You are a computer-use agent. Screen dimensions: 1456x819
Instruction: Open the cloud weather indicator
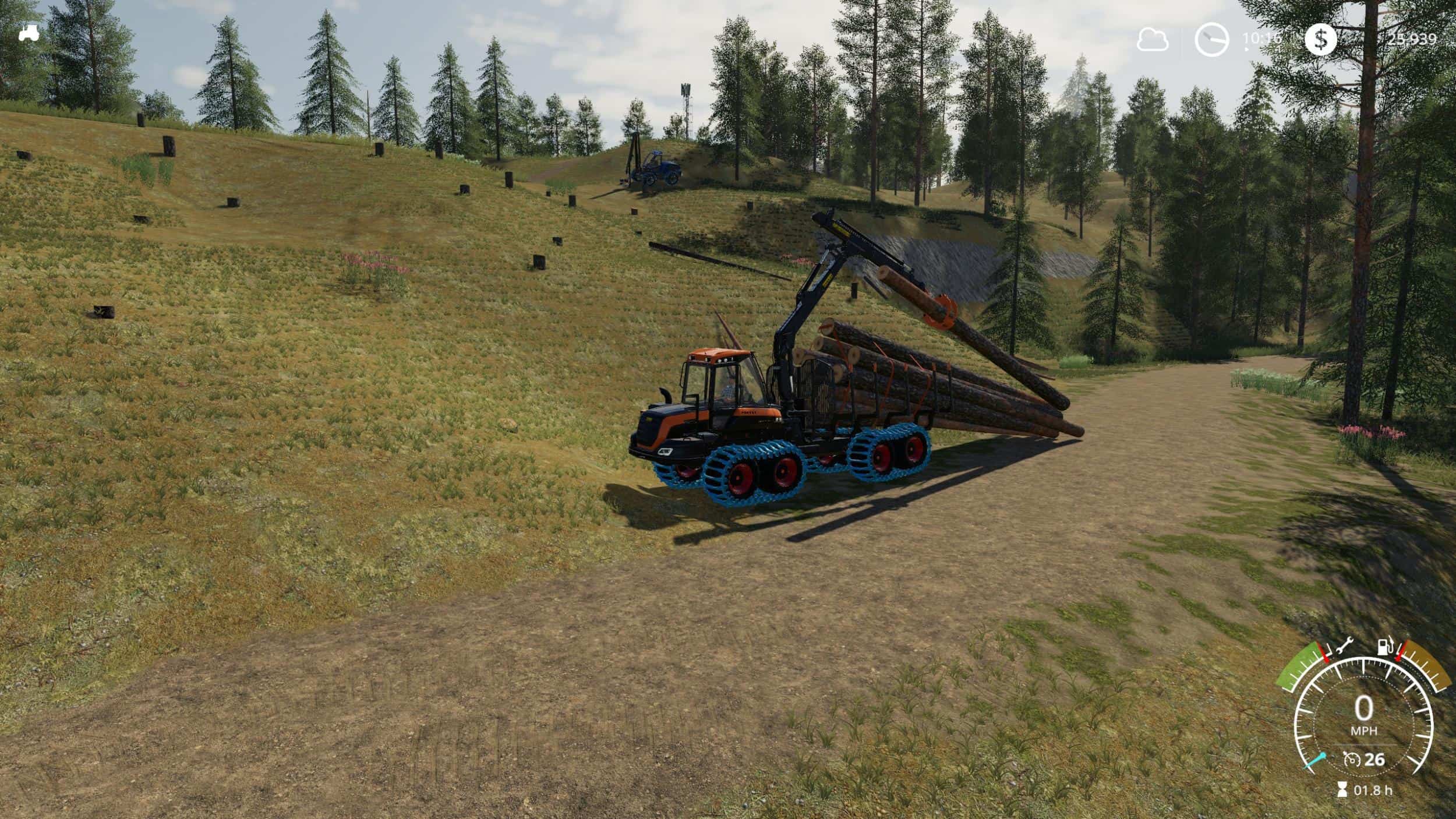coord(1153,40)
